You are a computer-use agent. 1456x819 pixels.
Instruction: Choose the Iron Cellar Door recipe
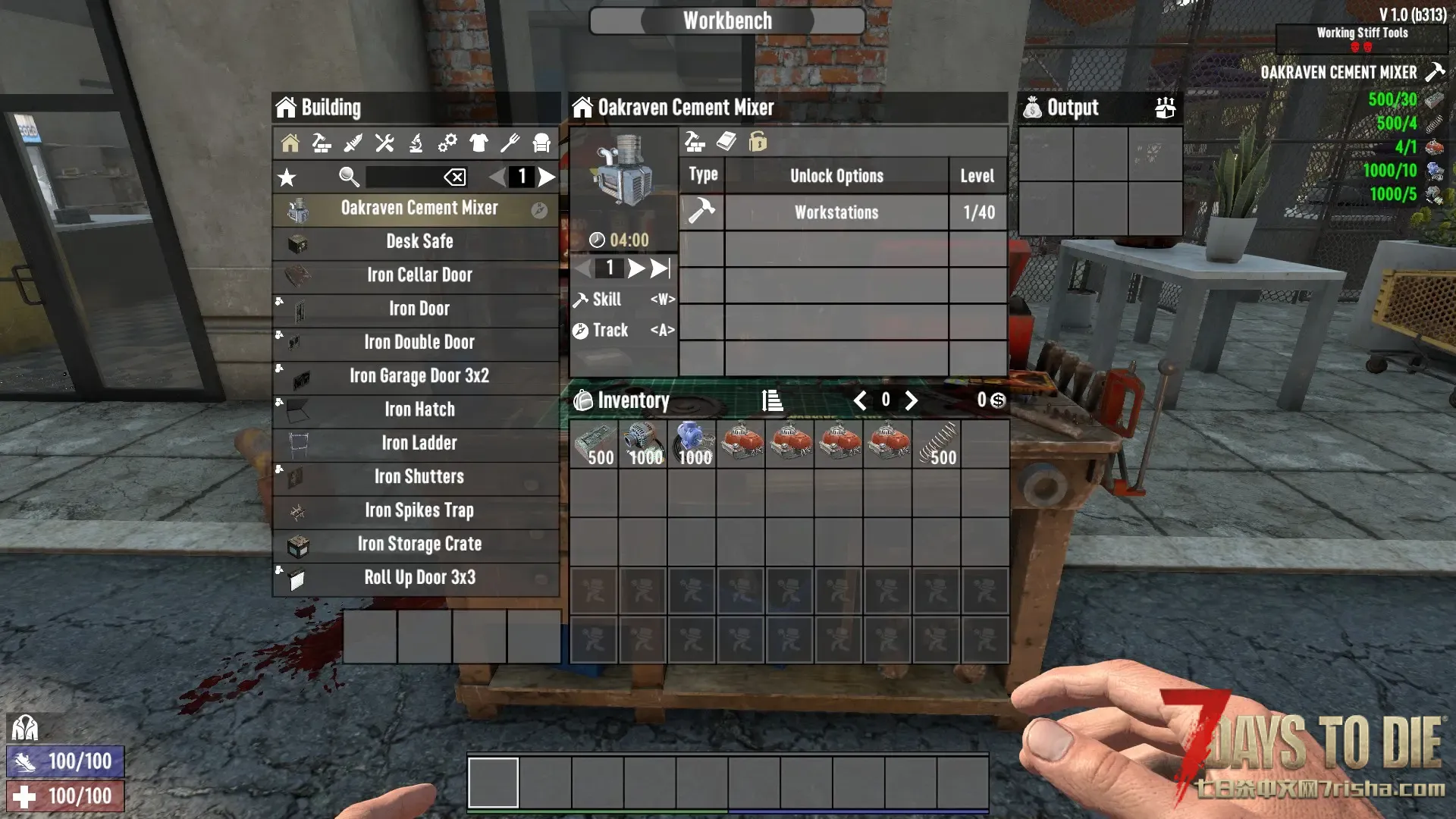(419, 275)
